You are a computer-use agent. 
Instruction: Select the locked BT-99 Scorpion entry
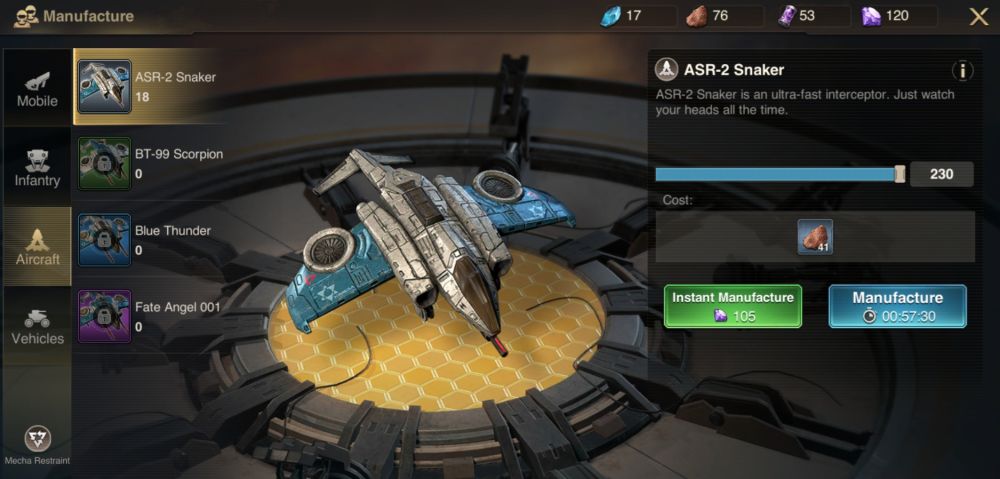150,164
